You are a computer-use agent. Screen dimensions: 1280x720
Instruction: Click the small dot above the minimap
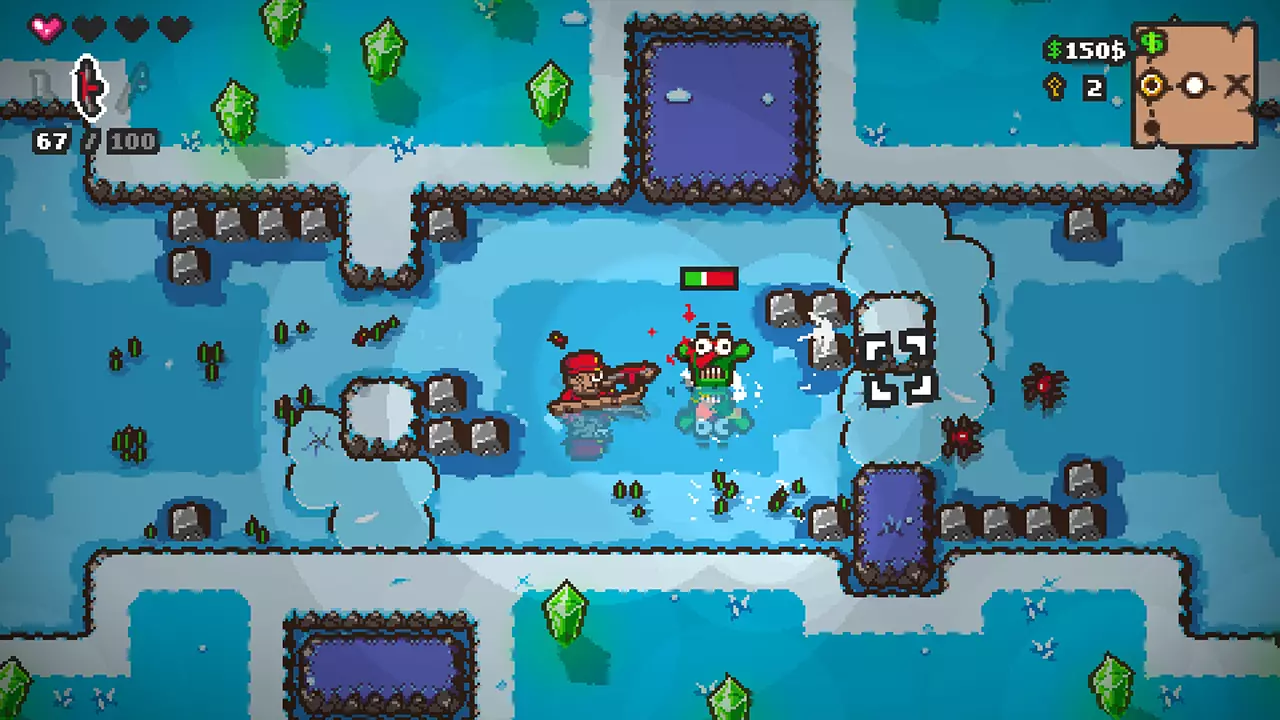pyautogui.click(x=1174, y=19)
